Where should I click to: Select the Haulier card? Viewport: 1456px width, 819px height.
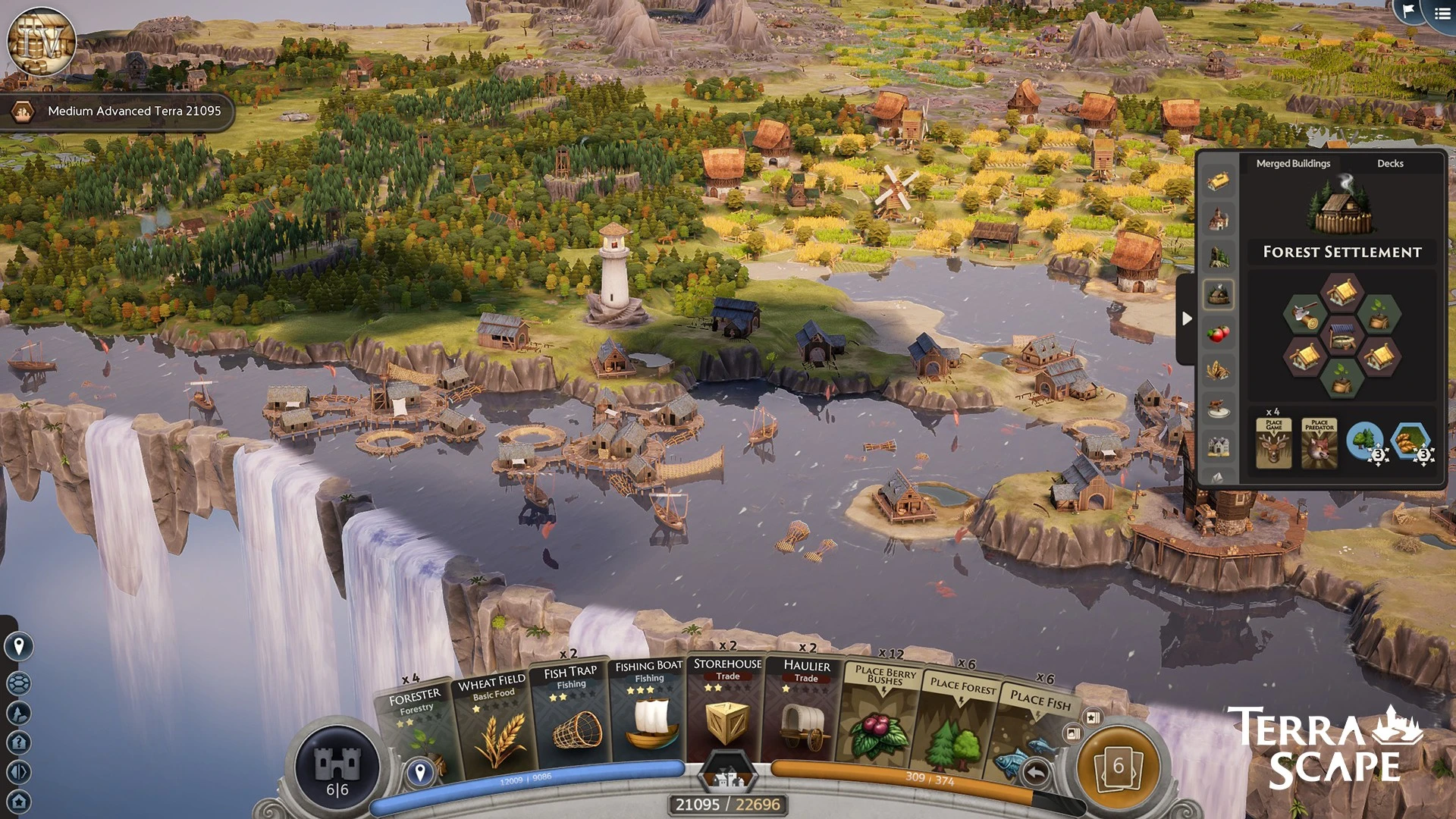click(x=805, y=711)
